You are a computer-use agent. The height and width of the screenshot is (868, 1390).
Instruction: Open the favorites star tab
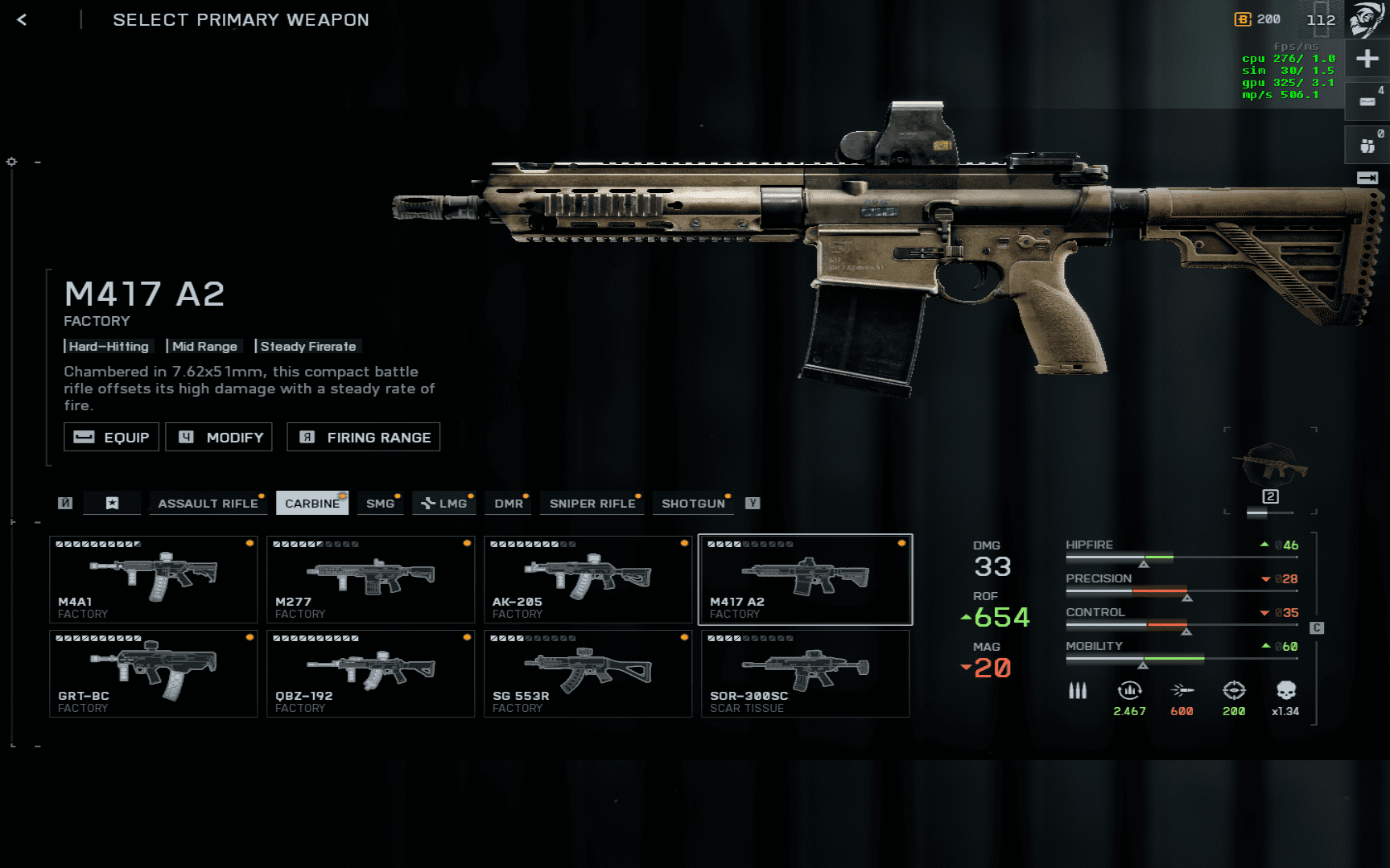coord(113,504)
